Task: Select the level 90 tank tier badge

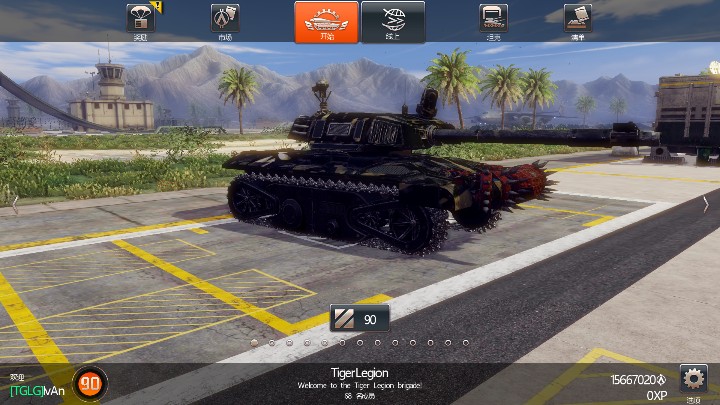Action: pos(360,319)
